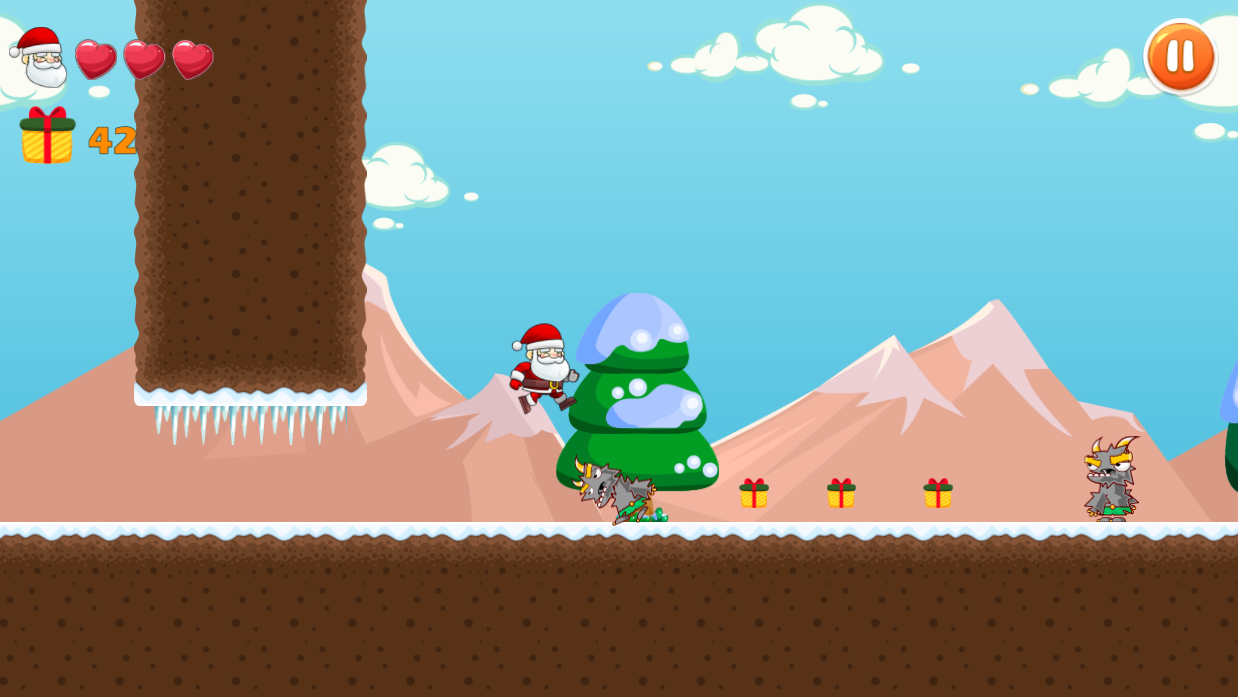1238x697 pixels.
Task: Pause the game with the orange button
Action: [x=1180, y=56]
